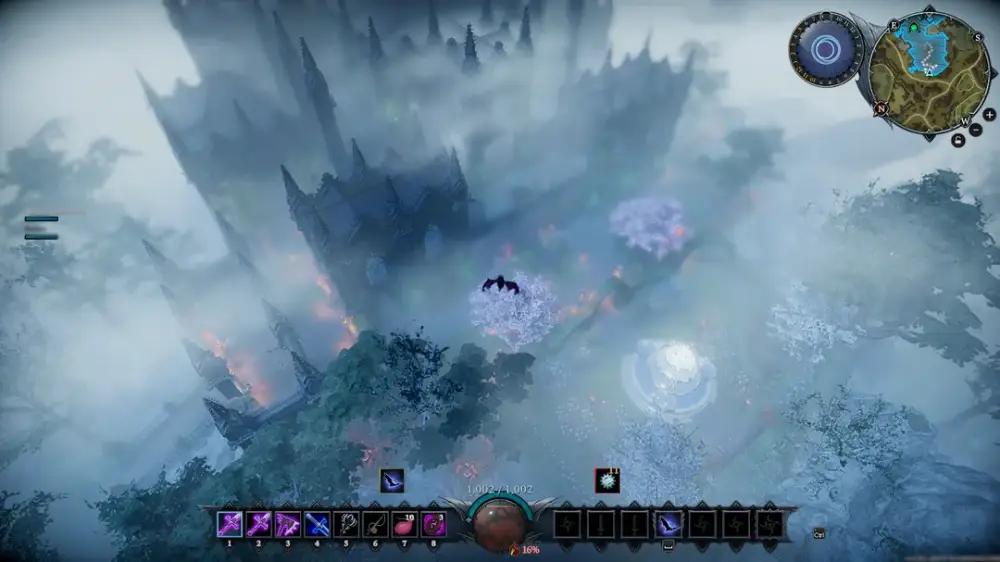Click the day-night cycle clock dial
The height and width of the screenshot is (562, 1000).
tap(826, 48)
